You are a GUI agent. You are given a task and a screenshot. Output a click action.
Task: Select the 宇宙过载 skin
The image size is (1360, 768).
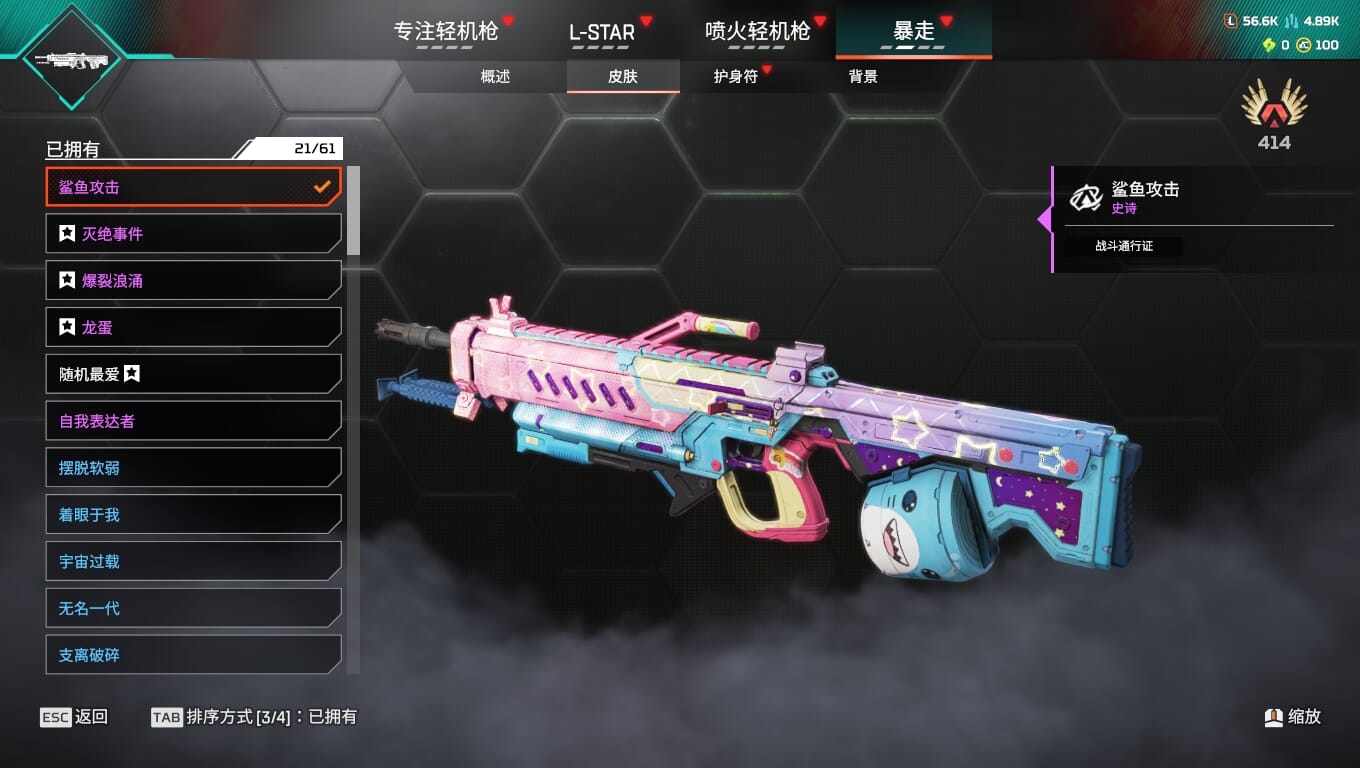193,561
